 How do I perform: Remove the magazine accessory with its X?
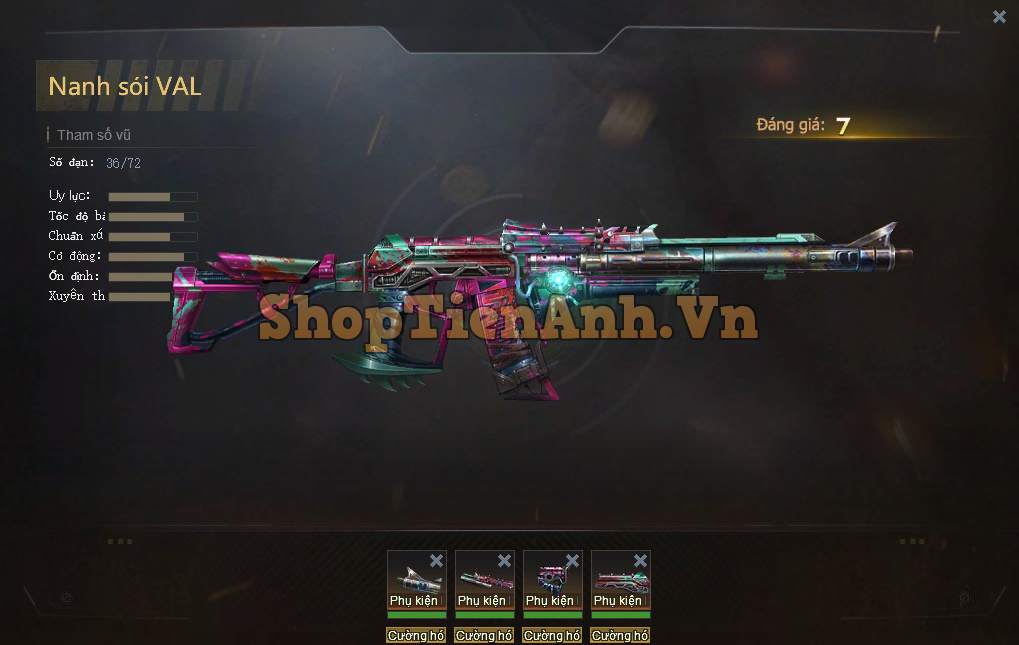click(x=572, y=561)
